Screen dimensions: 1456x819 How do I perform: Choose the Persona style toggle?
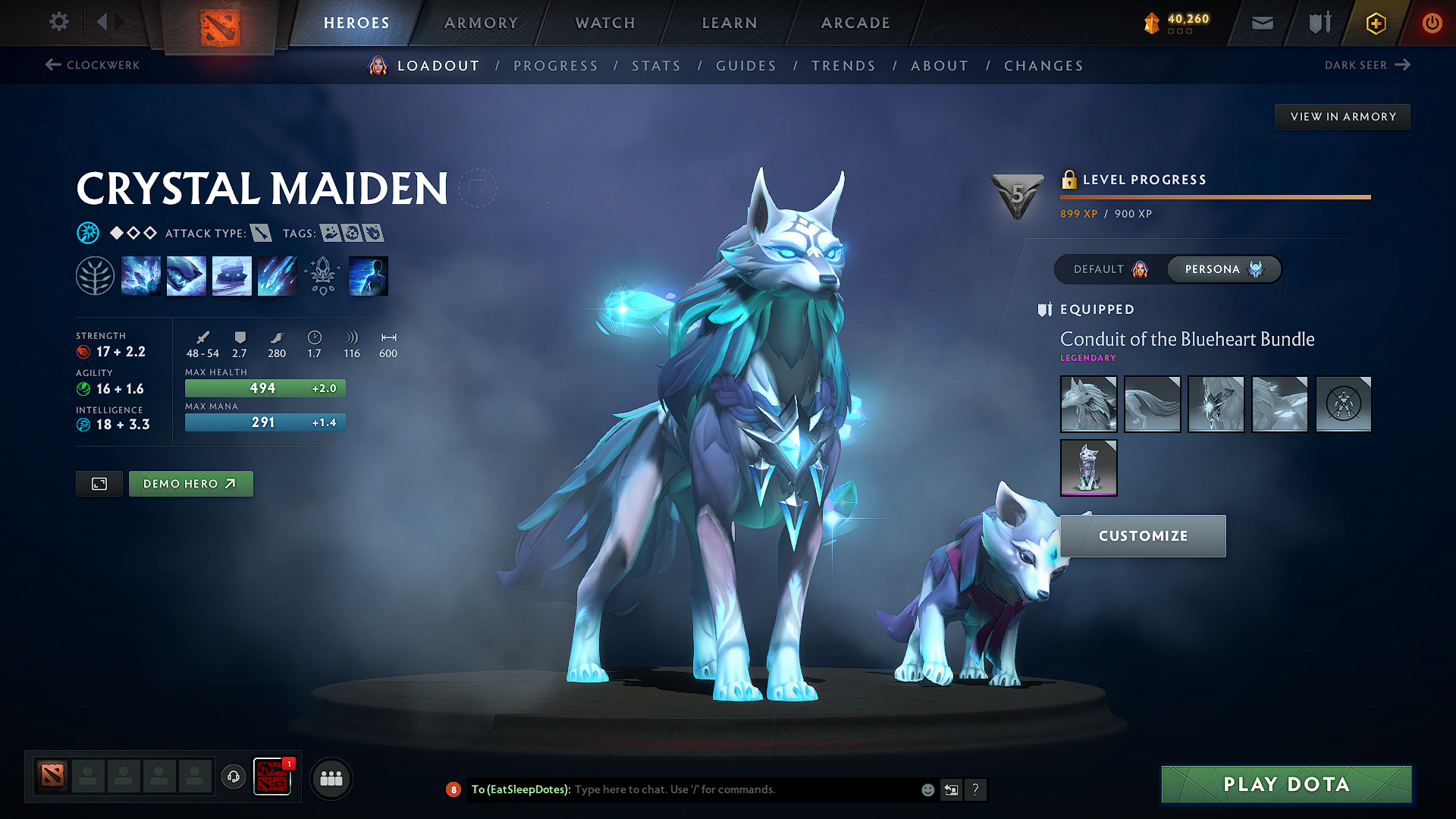point(1223,269)
